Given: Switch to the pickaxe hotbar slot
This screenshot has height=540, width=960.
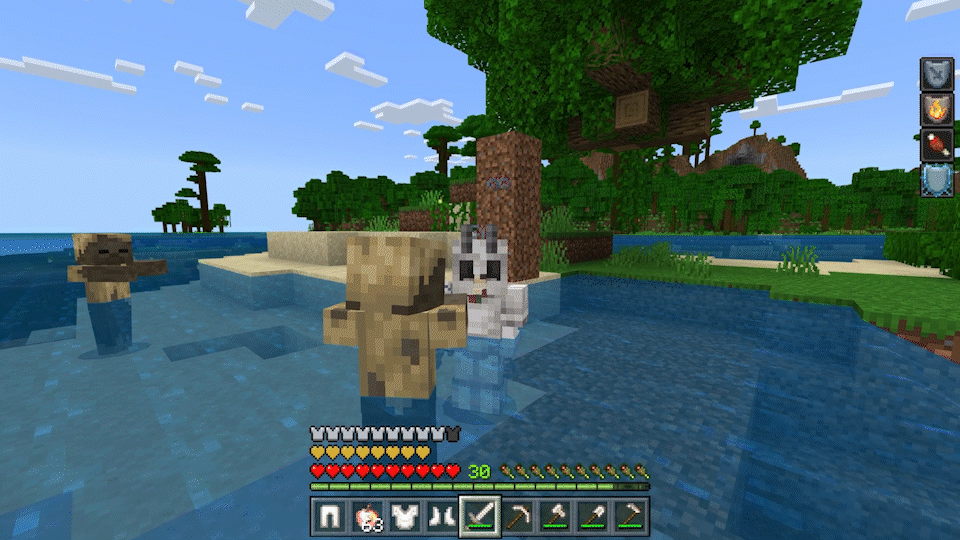Looking at the screenshot, I should (517, 516).
